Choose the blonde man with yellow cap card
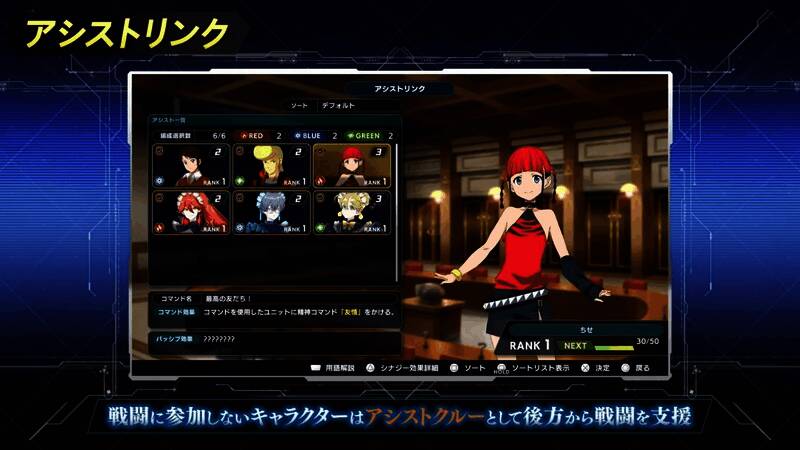 [x=270, y=166]
